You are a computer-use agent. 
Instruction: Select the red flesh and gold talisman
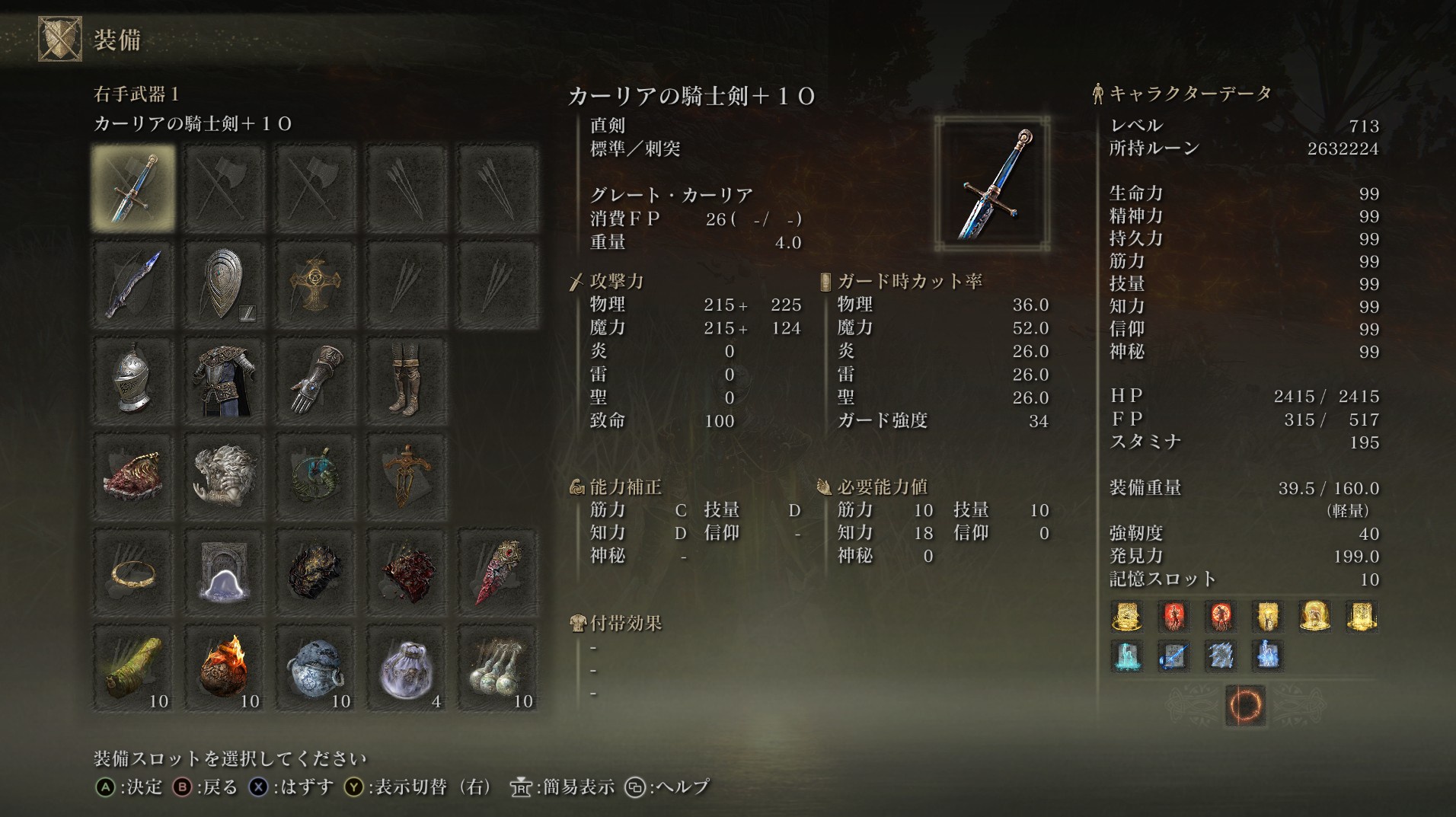133,477
